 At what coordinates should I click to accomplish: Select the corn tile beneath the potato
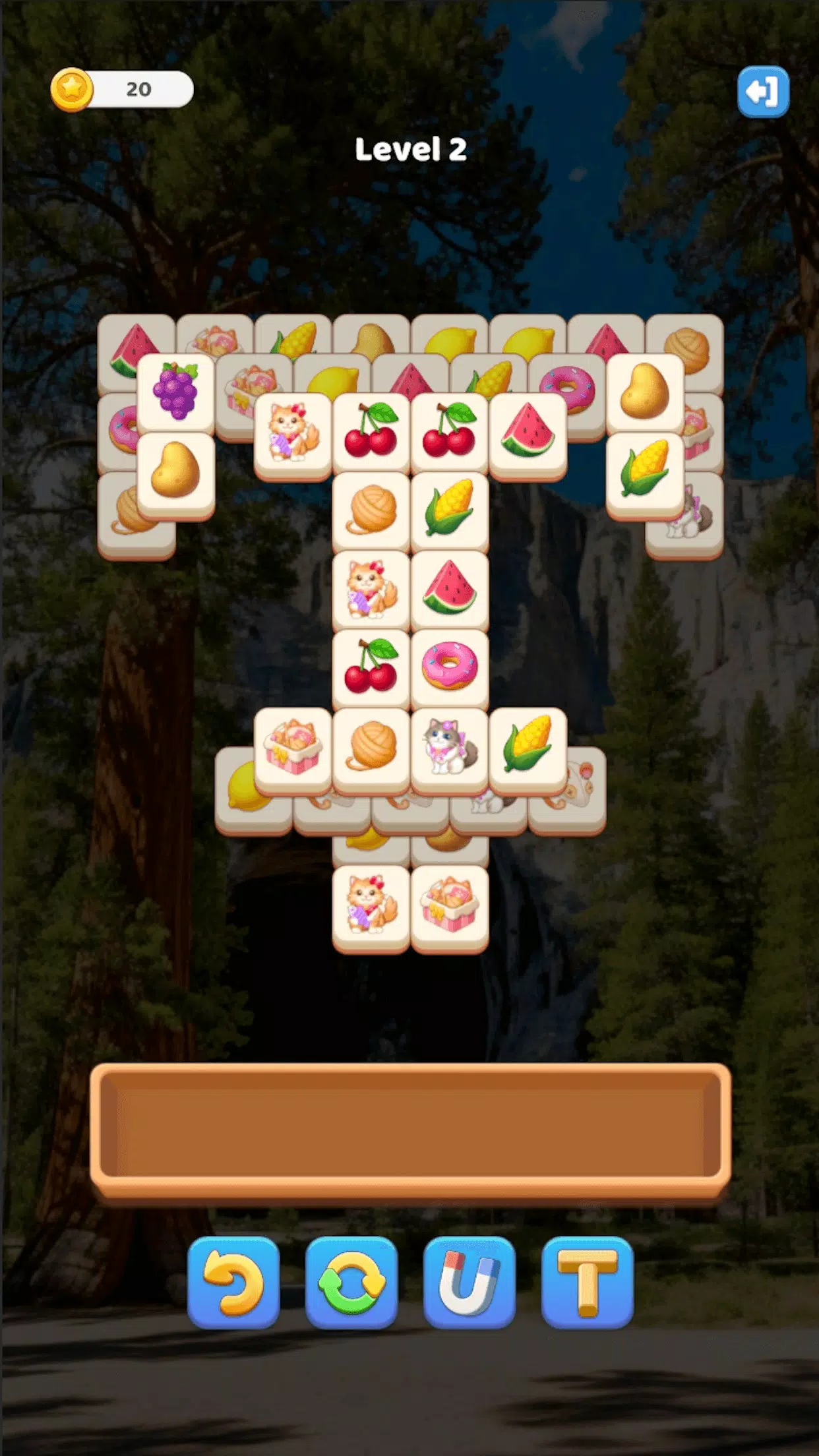coord(644,470)
